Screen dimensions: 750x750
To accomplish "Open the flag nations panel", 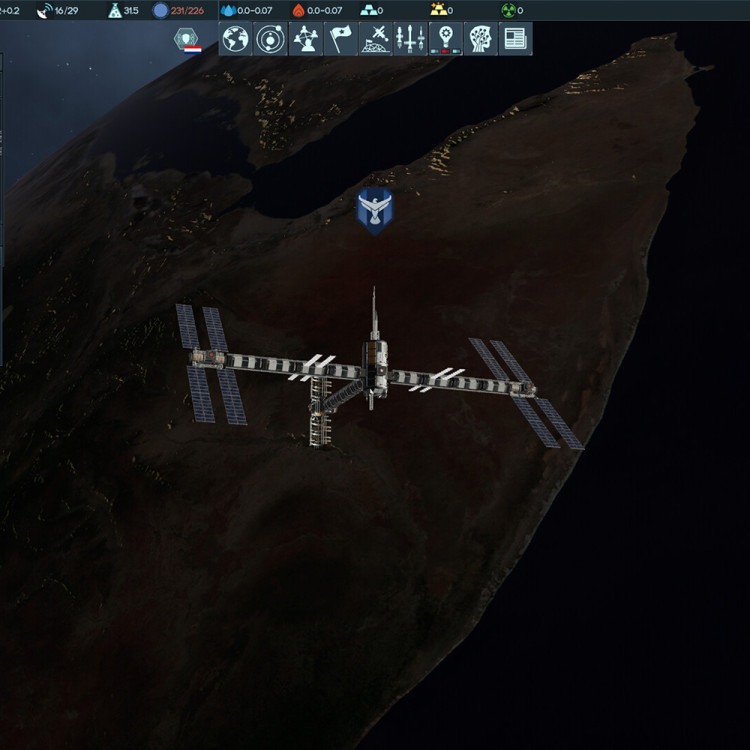I will (x=340, y=39).
